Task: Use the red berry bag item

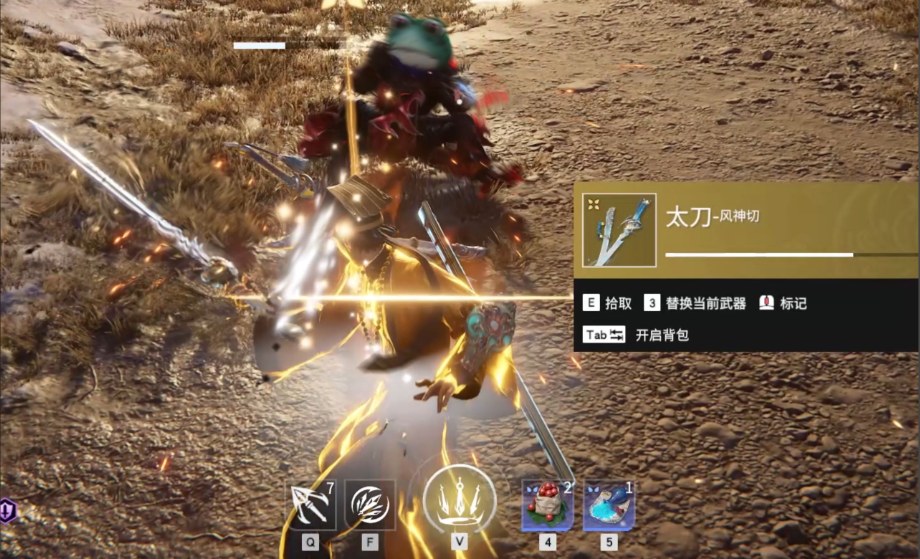Action: [547, 505]
